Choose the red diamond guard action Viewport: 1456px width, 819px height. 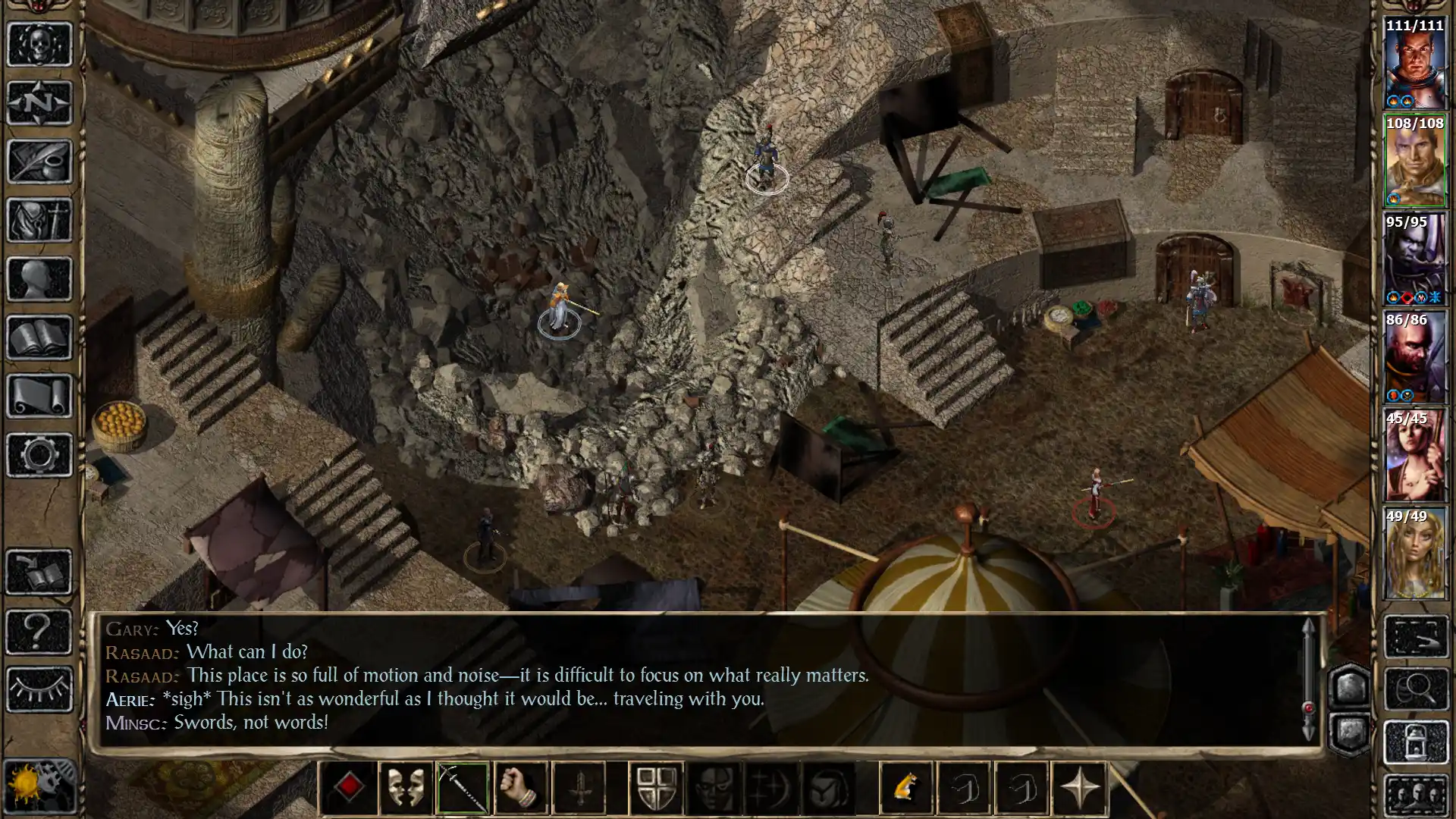349,787
